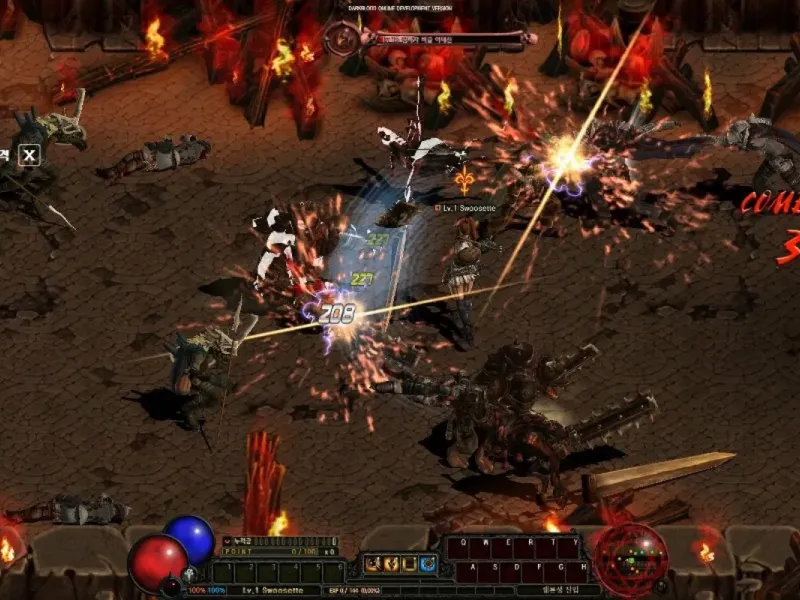
Task: Click the second orange figure icon
Action: coord(391,565)
